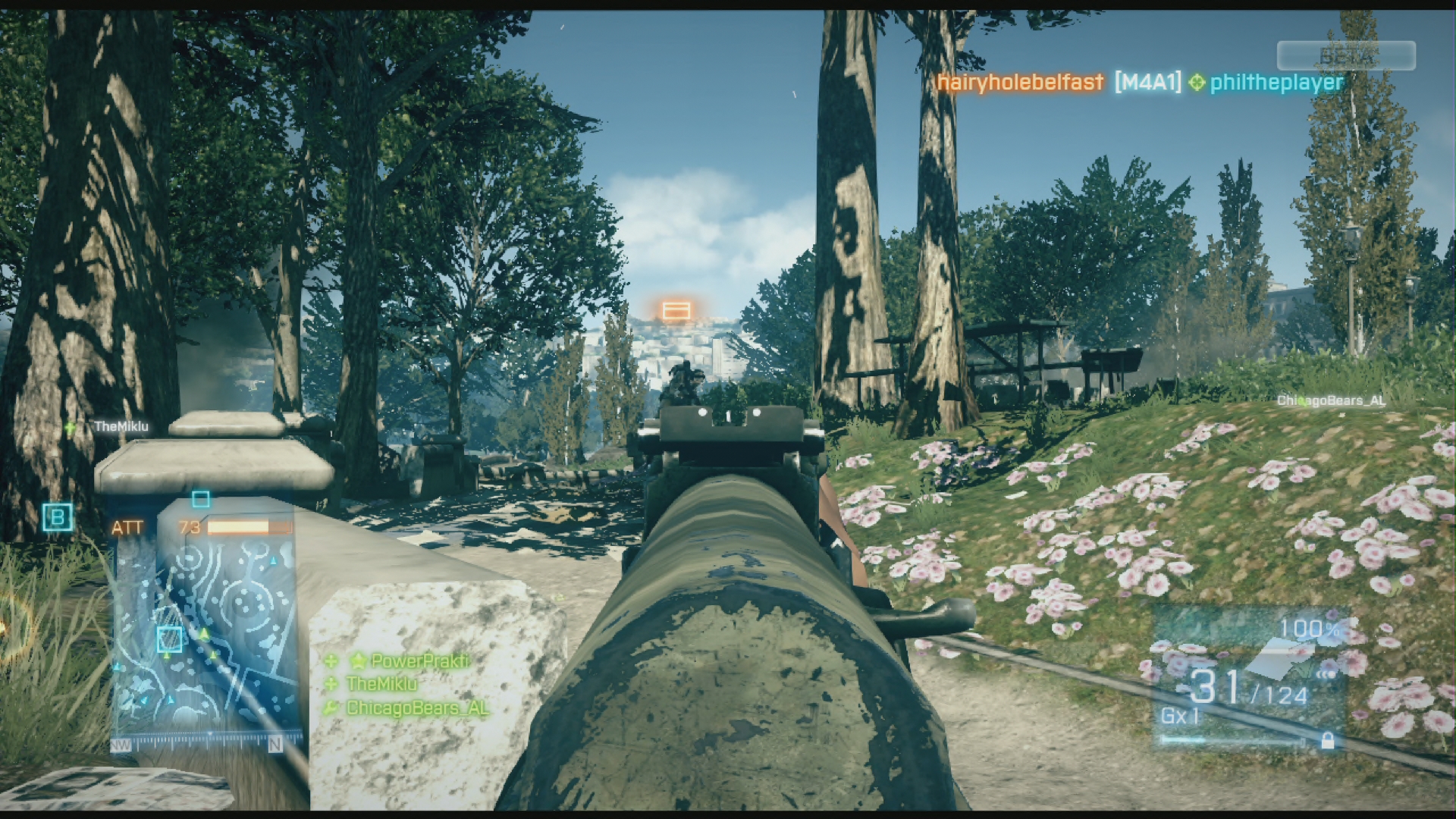Click the BETA badge
Viewport: 1456px width, 819px height.
[1346, 56]
